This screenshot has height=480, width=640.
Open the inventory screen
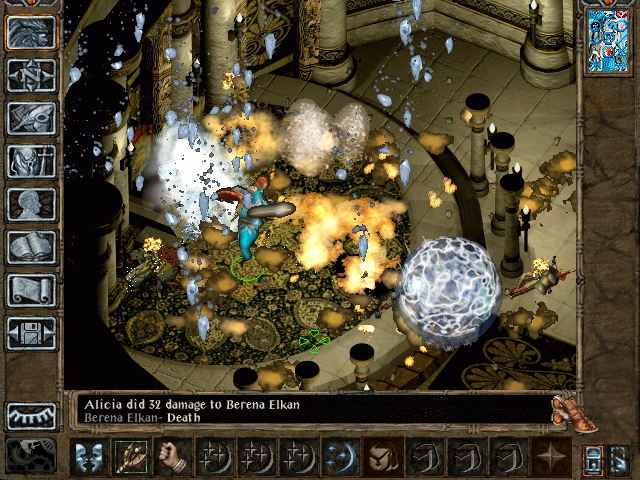[31, 161]
